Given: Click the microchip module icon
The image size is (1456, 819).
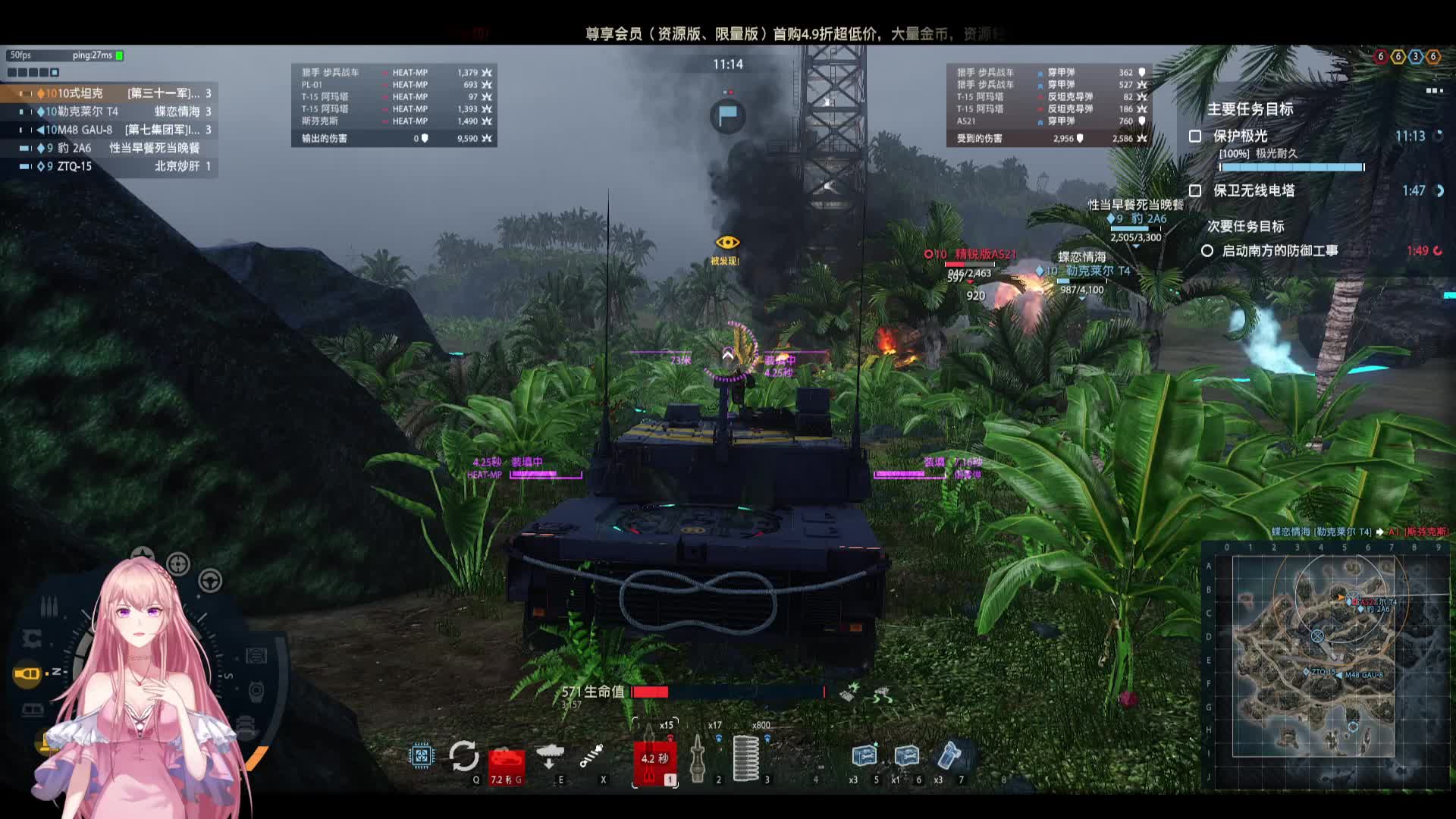Looking at the screenshot, I should (421, 755).
